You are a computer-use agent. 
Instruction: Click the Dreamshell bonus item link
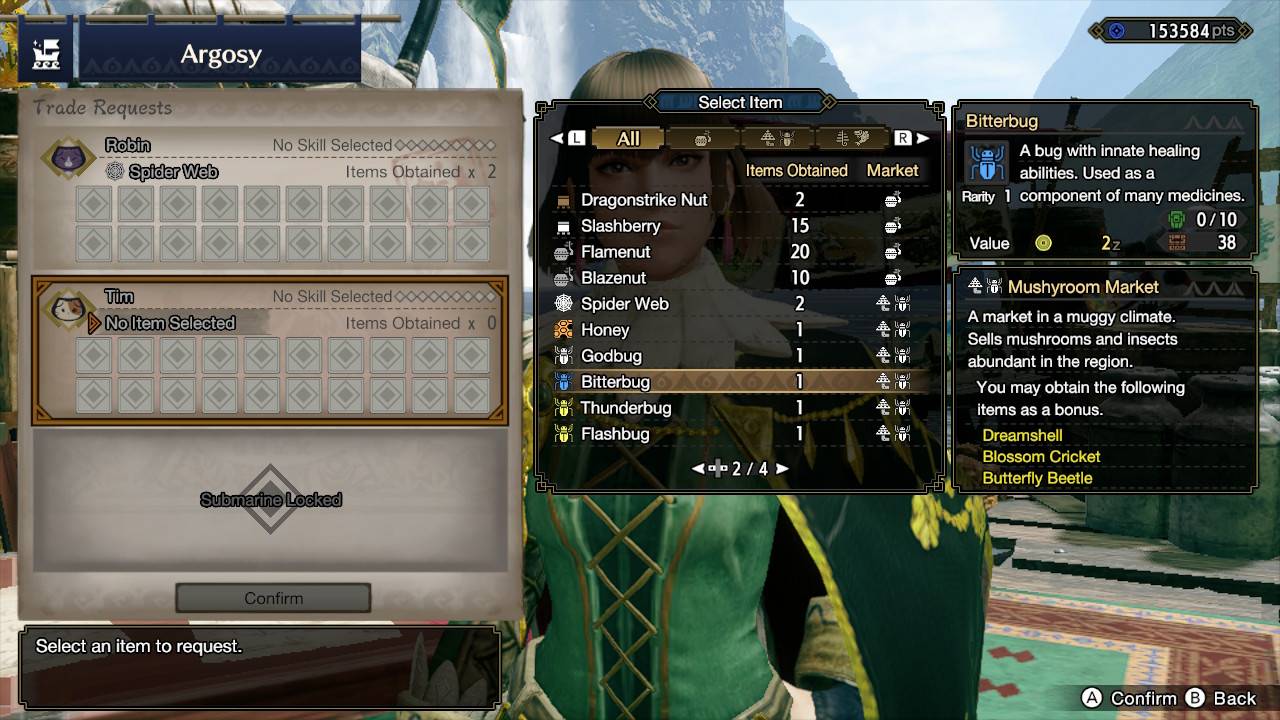coord(1021,435)
